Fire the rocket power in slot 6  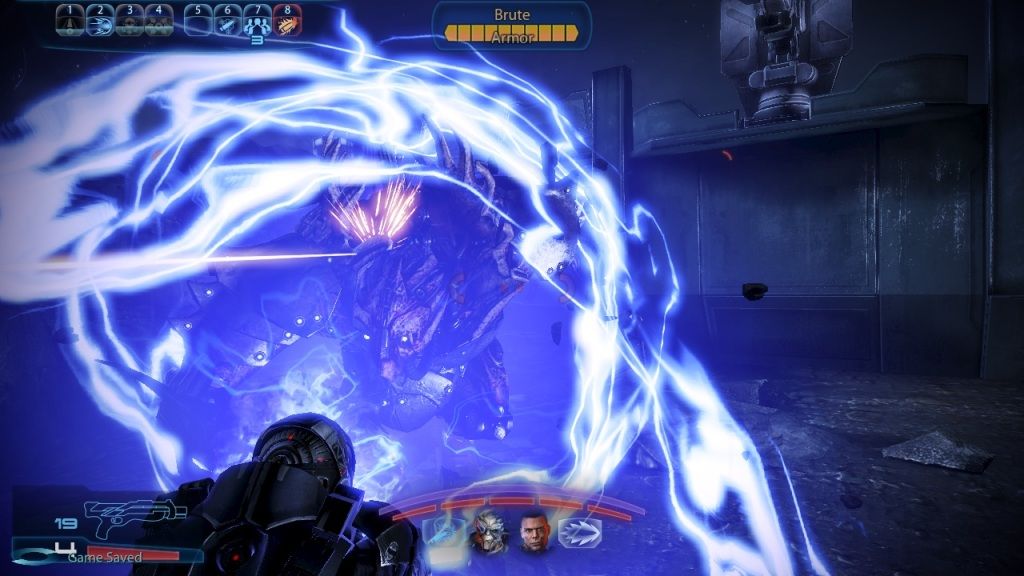click(228, 21)
